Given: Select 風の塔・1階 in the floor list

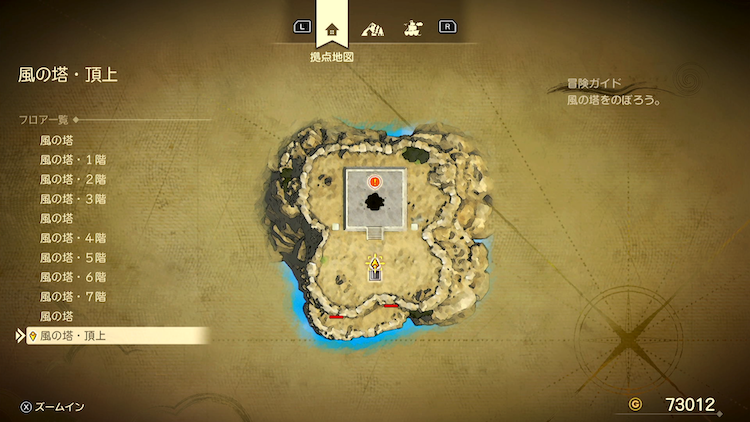Looking at the screenshot, I should coord(72,160).
